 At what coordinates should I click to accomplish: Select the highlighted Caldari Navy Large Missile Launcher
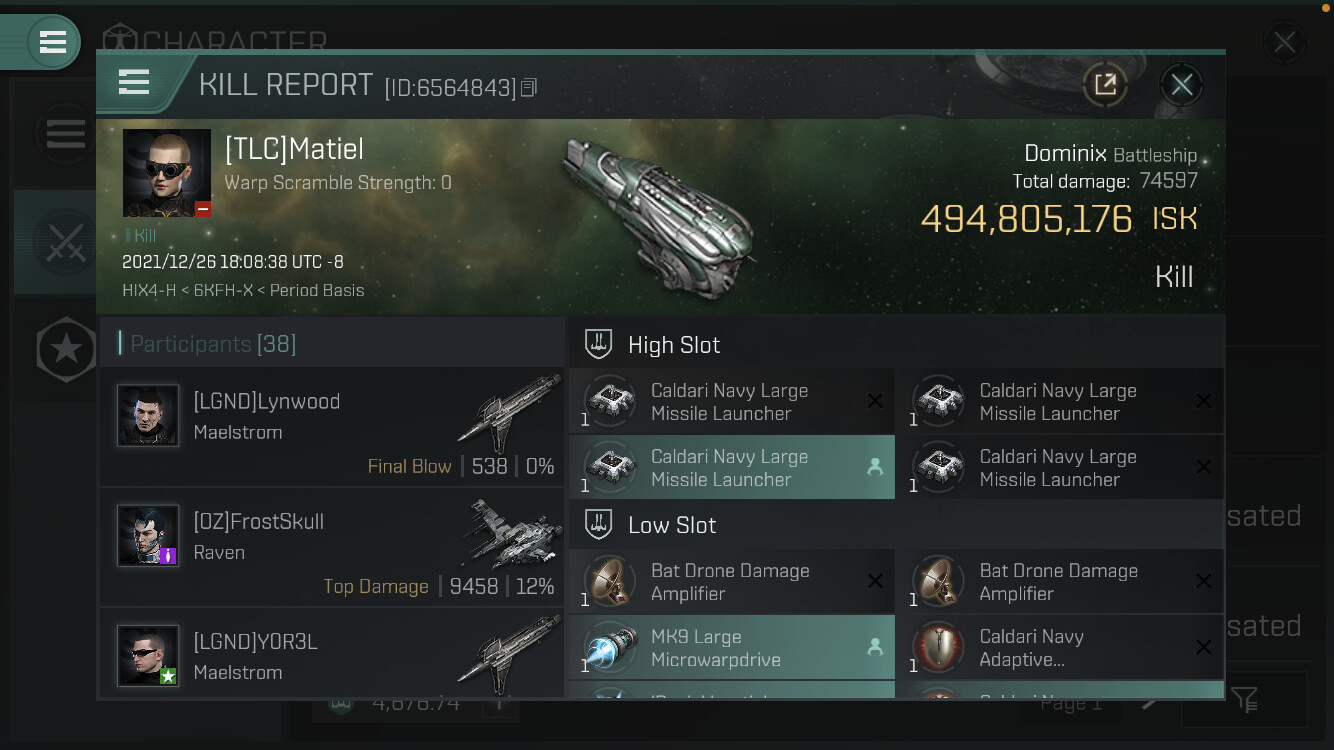pyautogui.click(x=732, y=468)
